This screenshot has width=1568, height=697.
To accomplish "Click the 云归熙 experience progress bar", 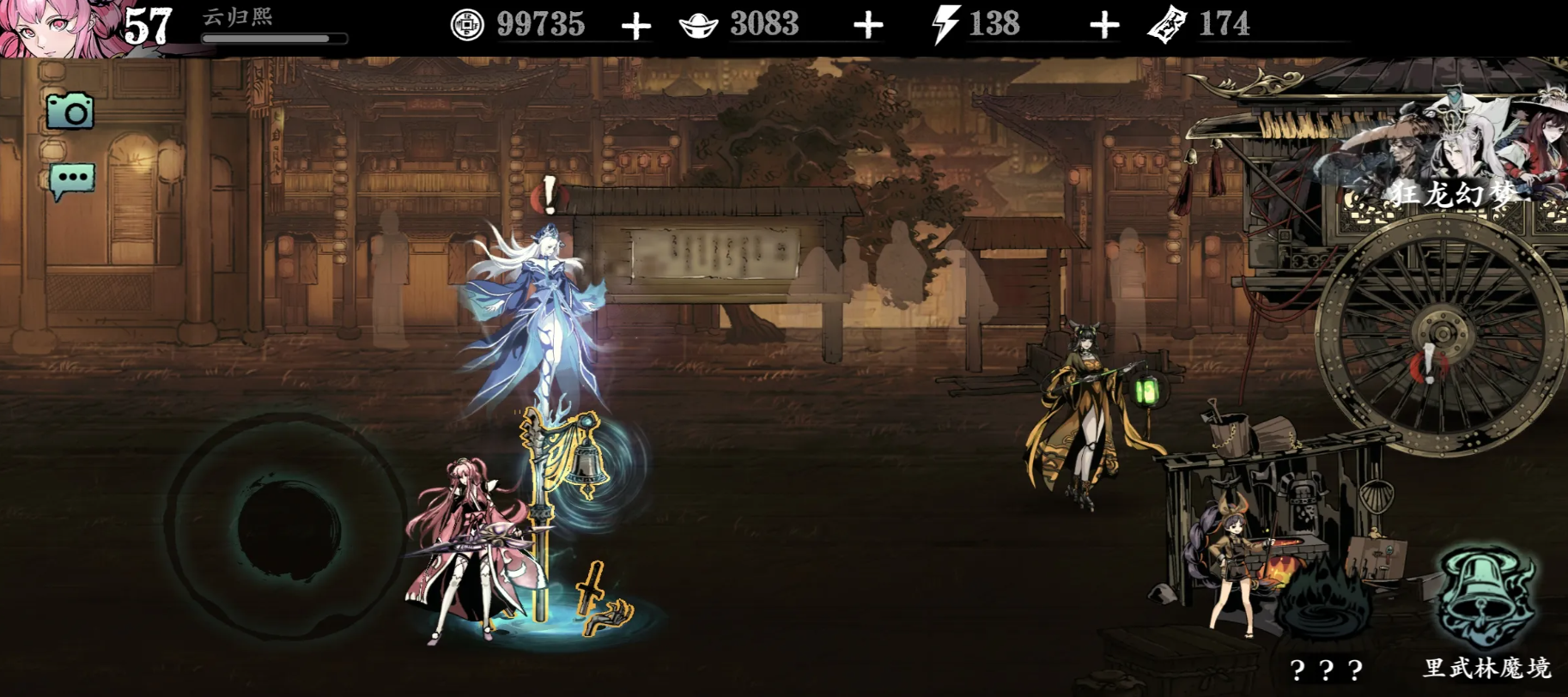I will point(275,37).
